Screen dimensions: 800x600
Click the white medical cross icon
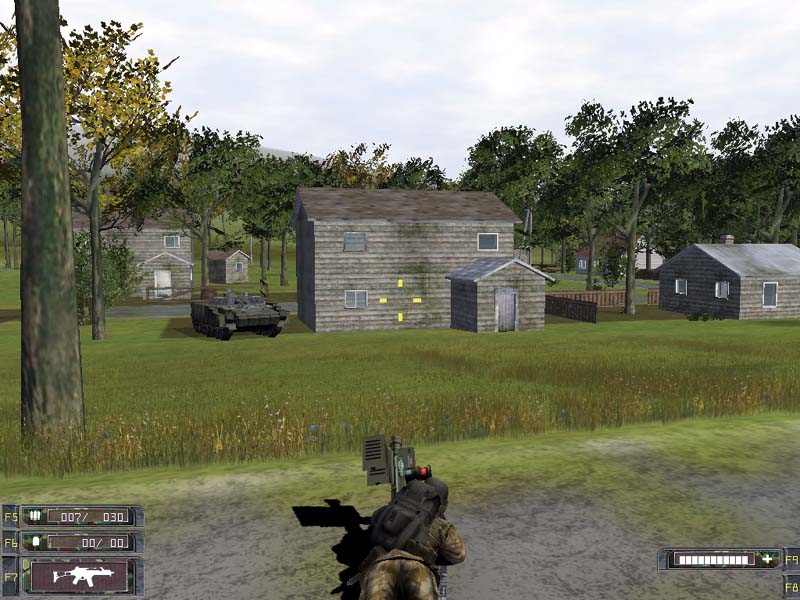pyautogui.click(x=767, y=559)
